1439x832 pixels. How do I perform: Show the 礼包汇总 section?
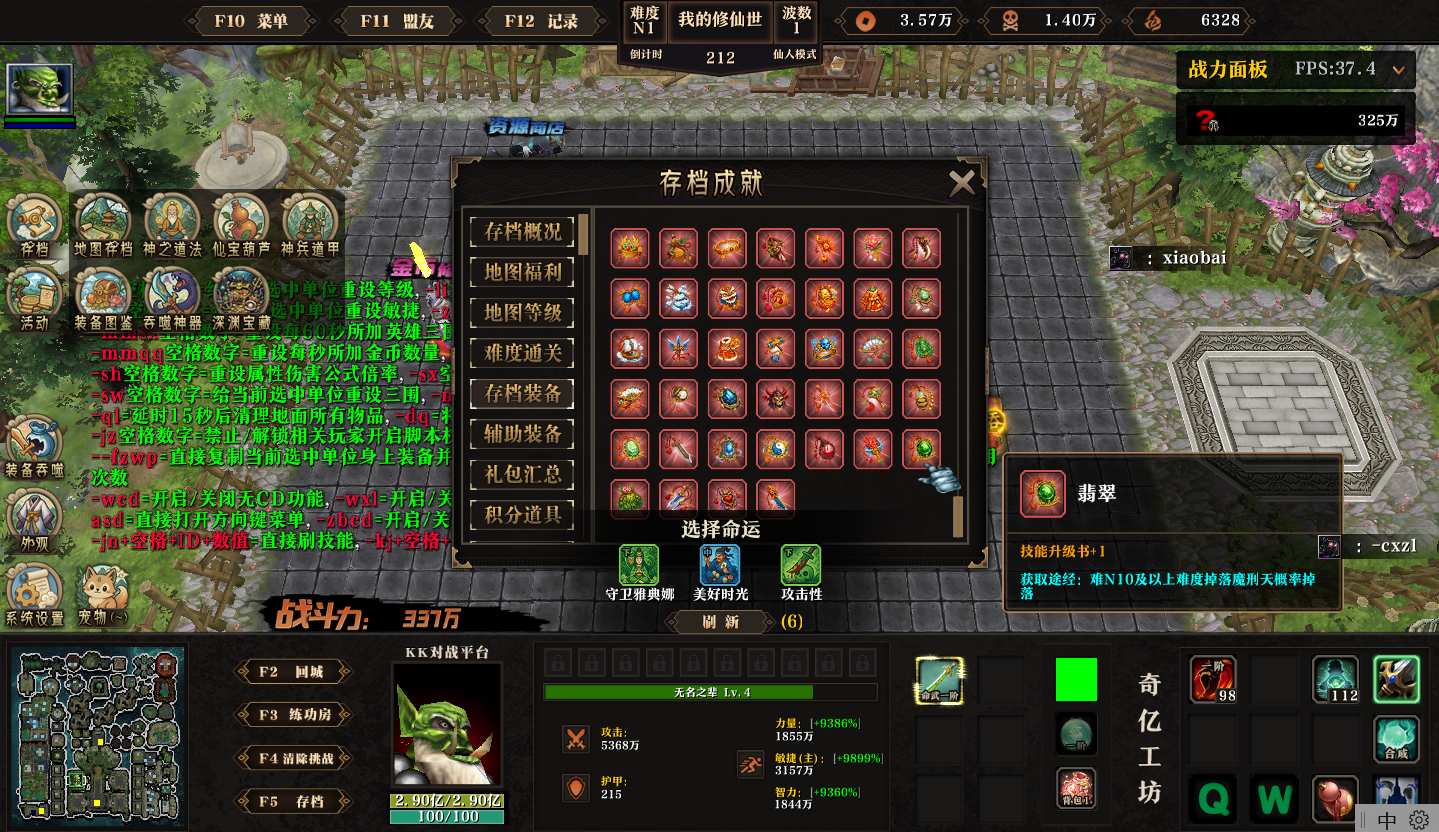pyautogui.click(x=522, y=474)
